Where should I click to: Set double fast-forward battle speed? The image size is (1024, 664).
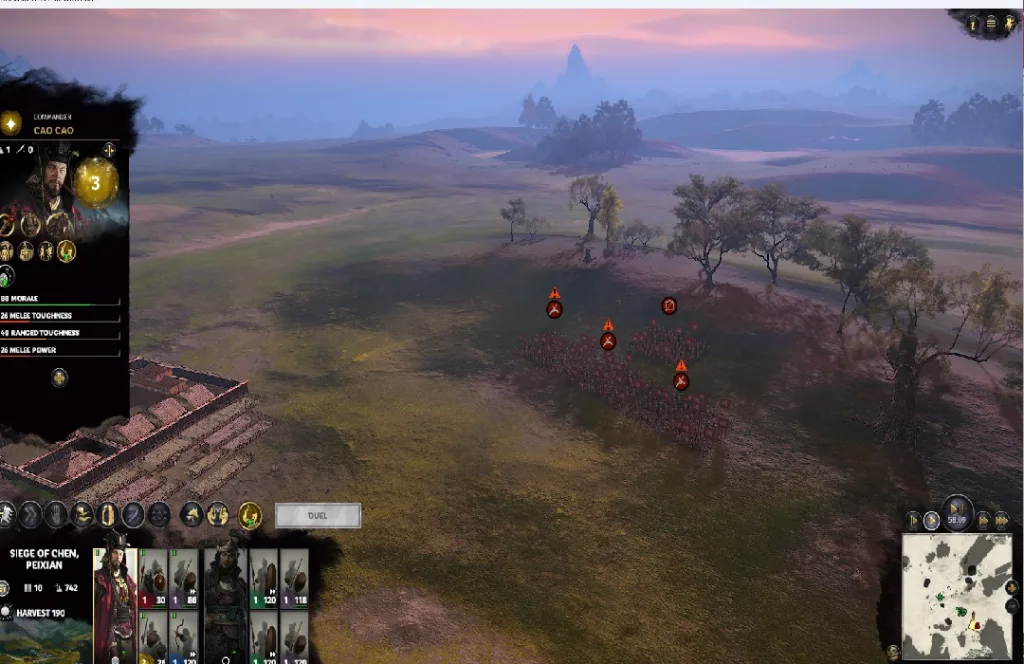pyautogui.click(x=983, y=520)
